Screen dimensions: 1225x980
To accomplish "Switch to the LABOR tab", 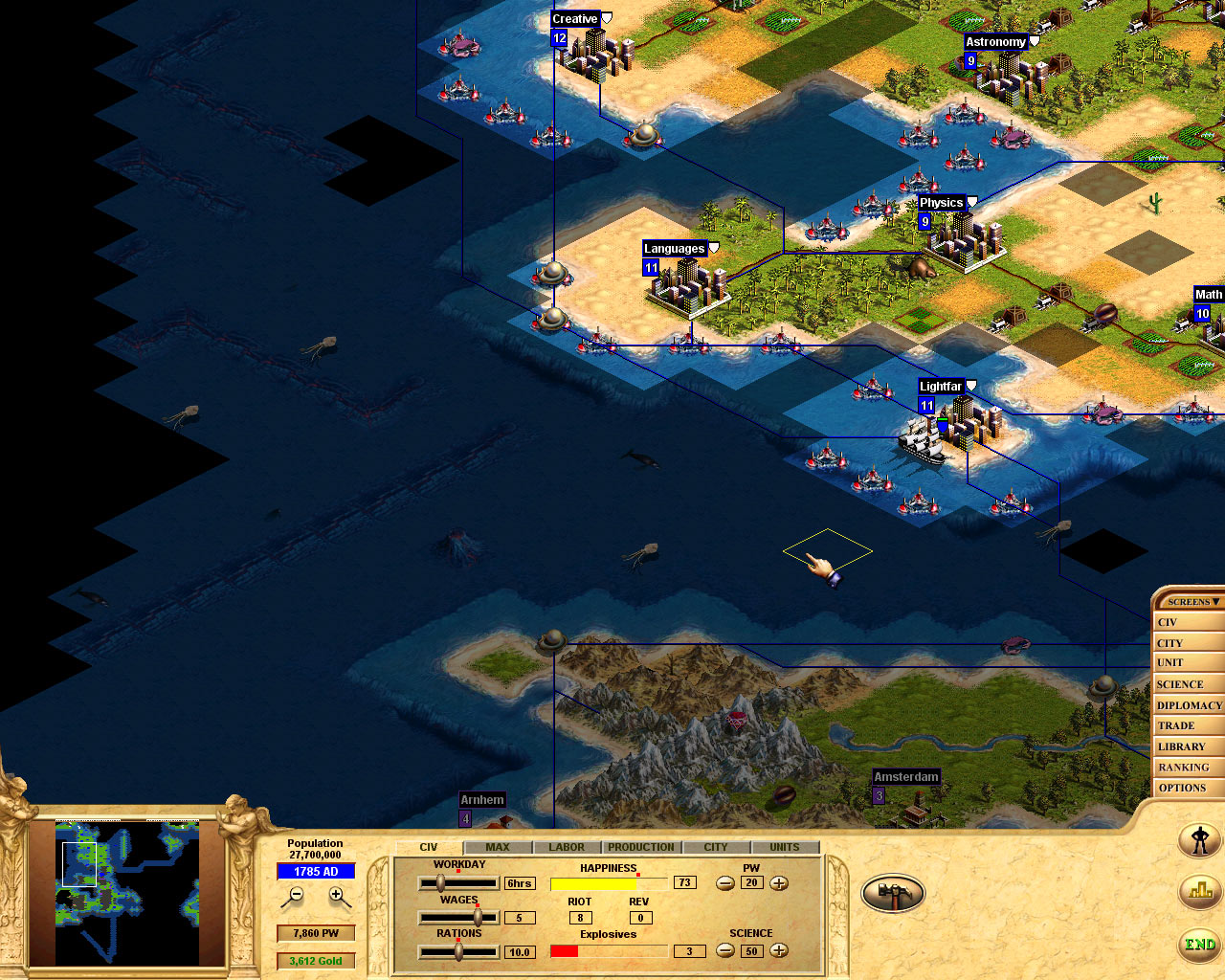I will tap(566, 846).
